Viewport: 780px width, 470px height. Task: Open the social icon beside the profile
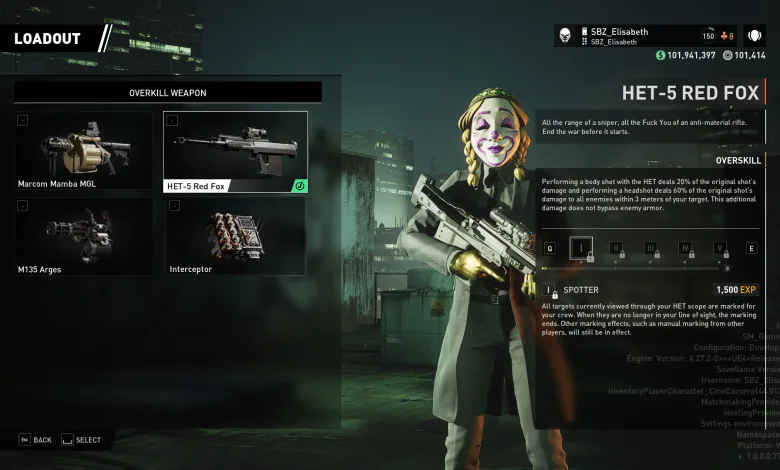tap(755, 36)
